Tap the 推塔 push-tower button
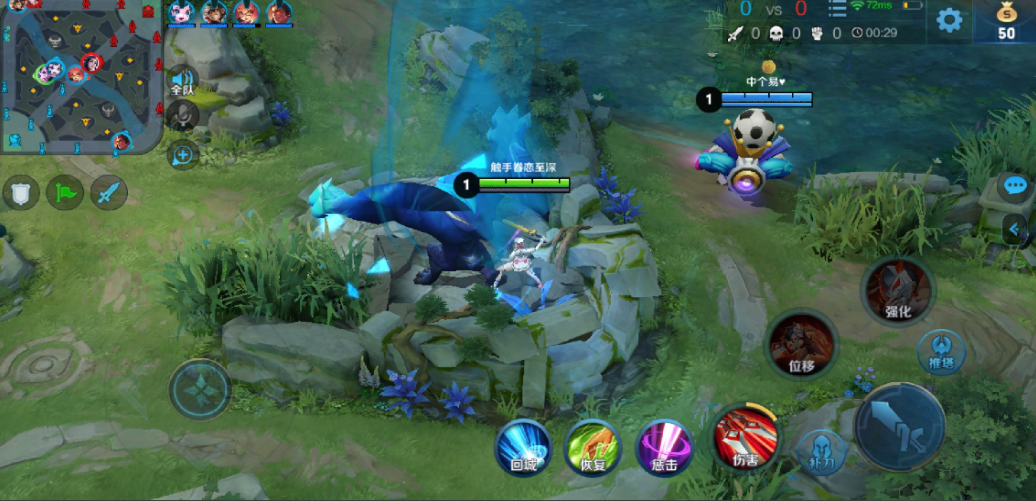This screenshot has height=501, width=1036. point(942,352)
